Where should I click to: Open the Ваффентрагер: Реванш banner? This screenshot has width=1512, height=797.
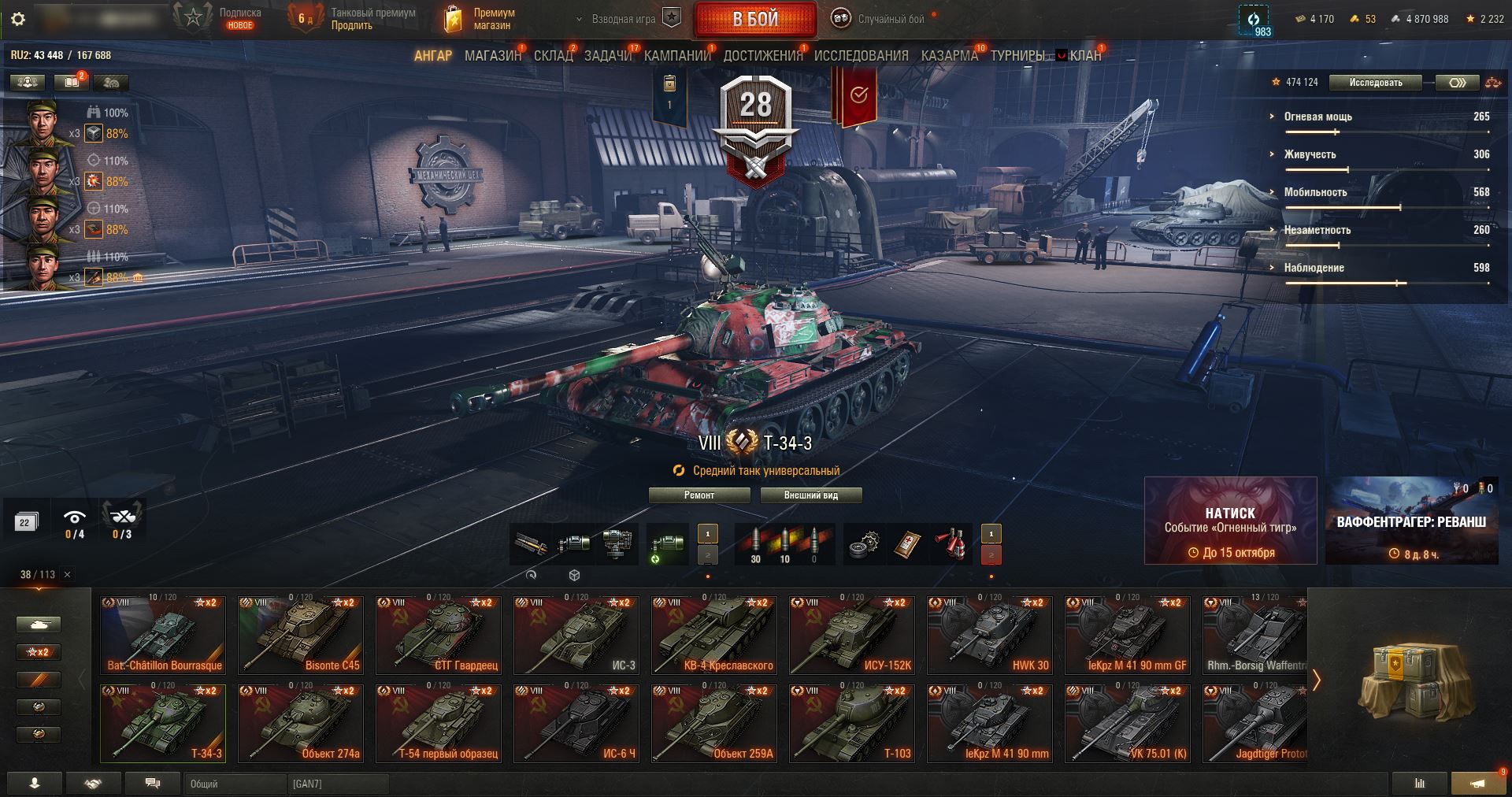click(x=1411, y=521)
